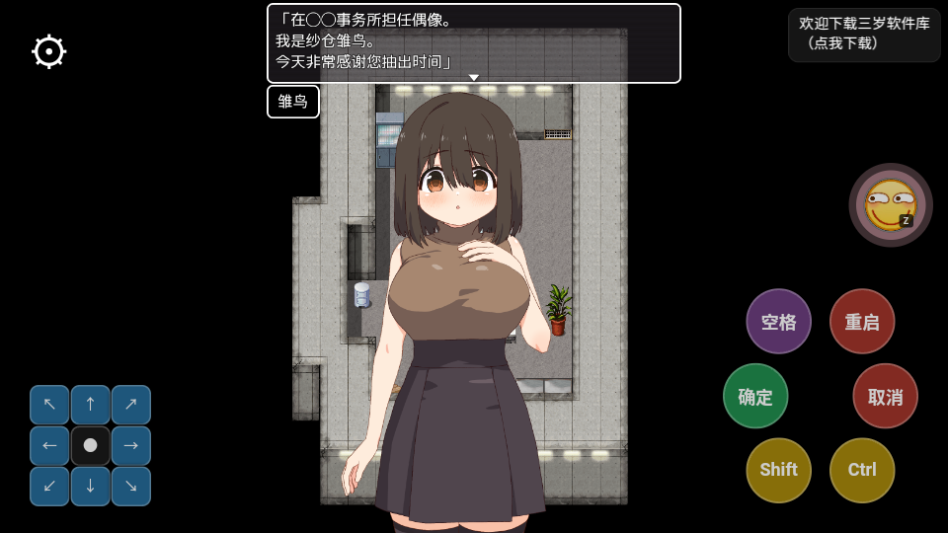This screenshot has width=948, height=533.
Task: Tap the d-pad center dot button
Action: point(90,446)
